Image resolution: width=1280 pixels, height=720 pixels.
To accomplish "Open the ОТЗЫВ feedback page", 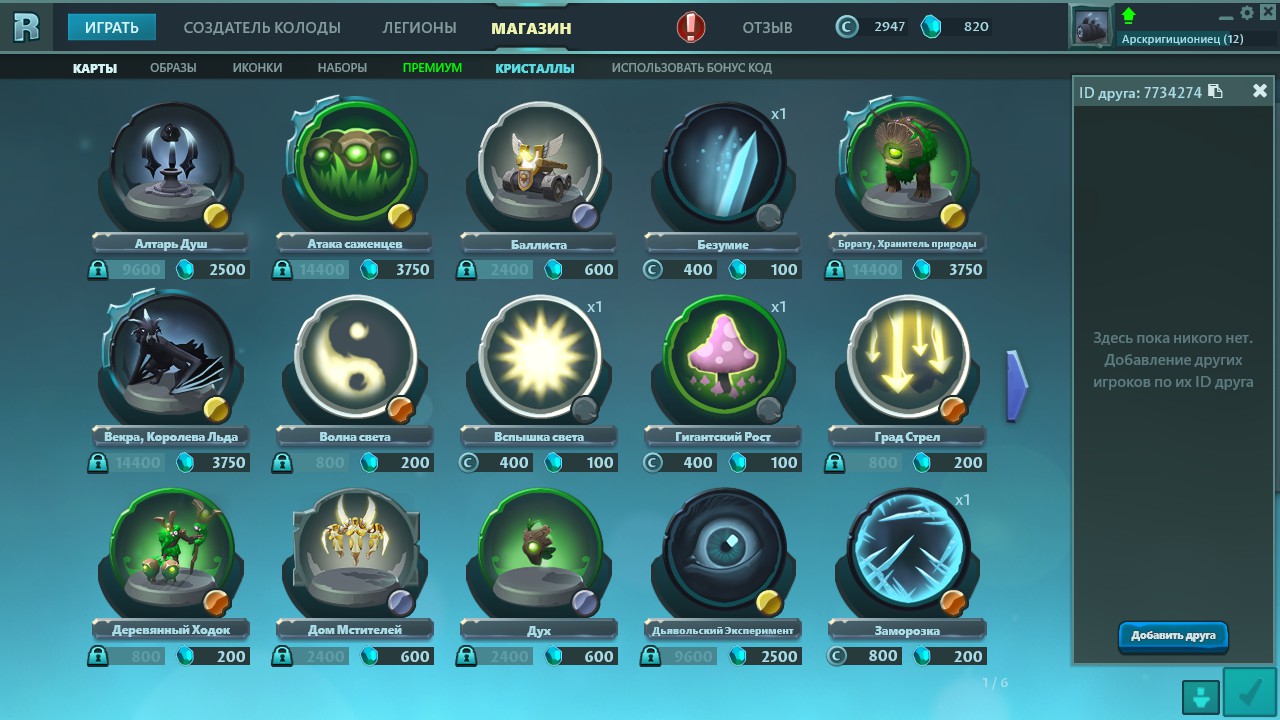I will tap(767, 27).
